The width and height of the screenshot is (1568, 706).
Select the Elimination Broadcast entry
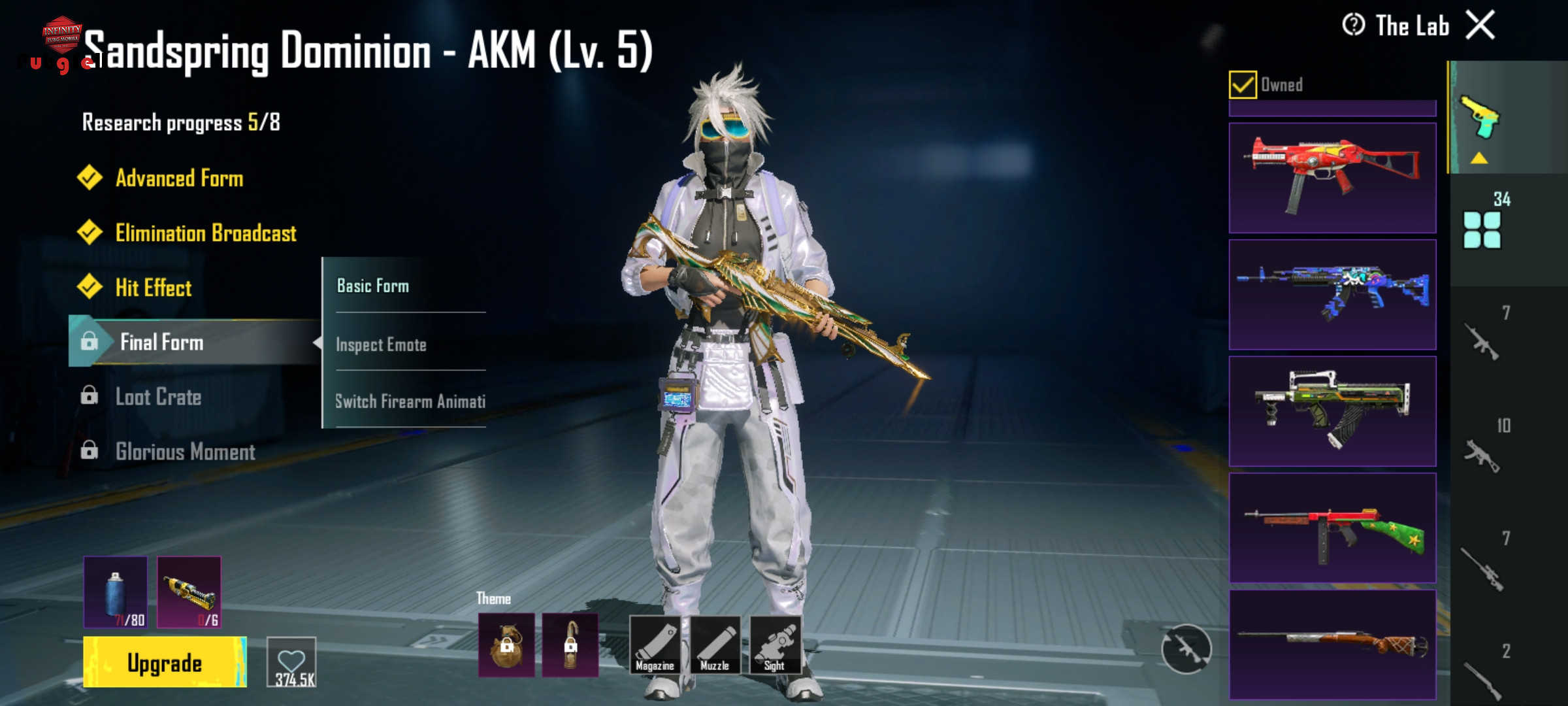coord(205,233)
